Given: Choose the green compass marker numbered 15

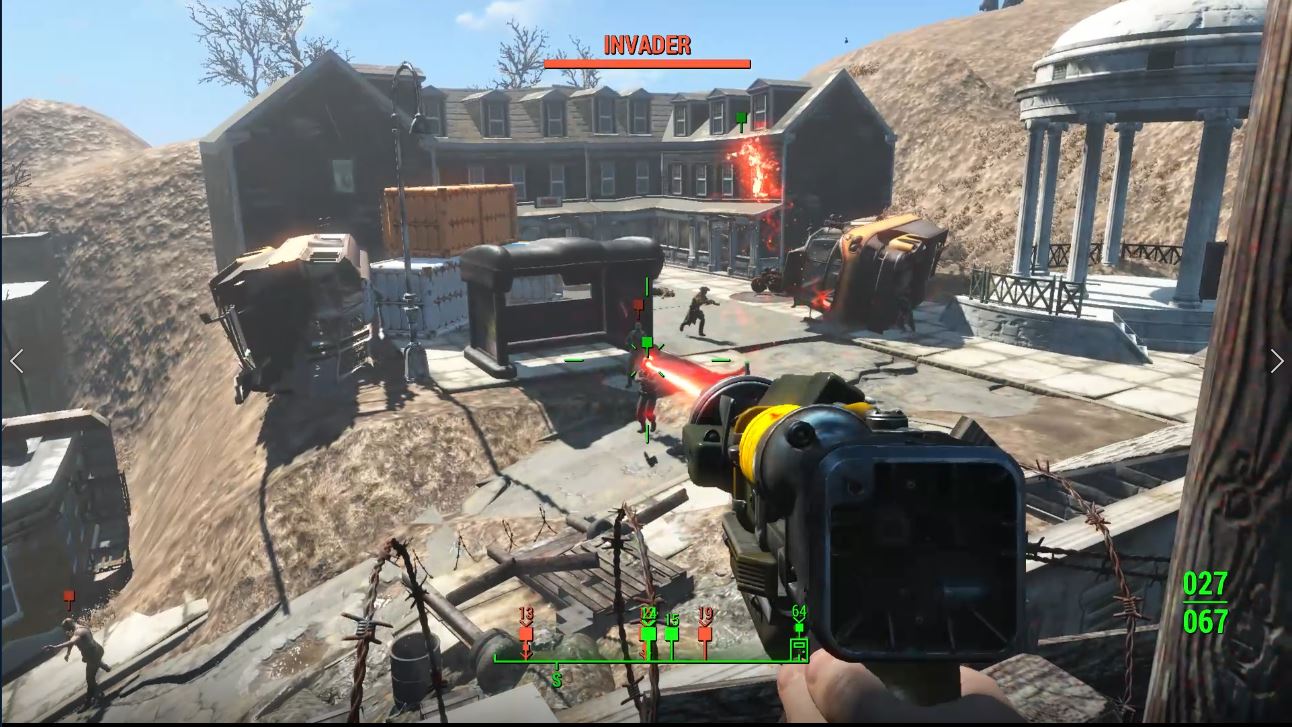Looking at the screenshot, I should [x=672, y=634].
